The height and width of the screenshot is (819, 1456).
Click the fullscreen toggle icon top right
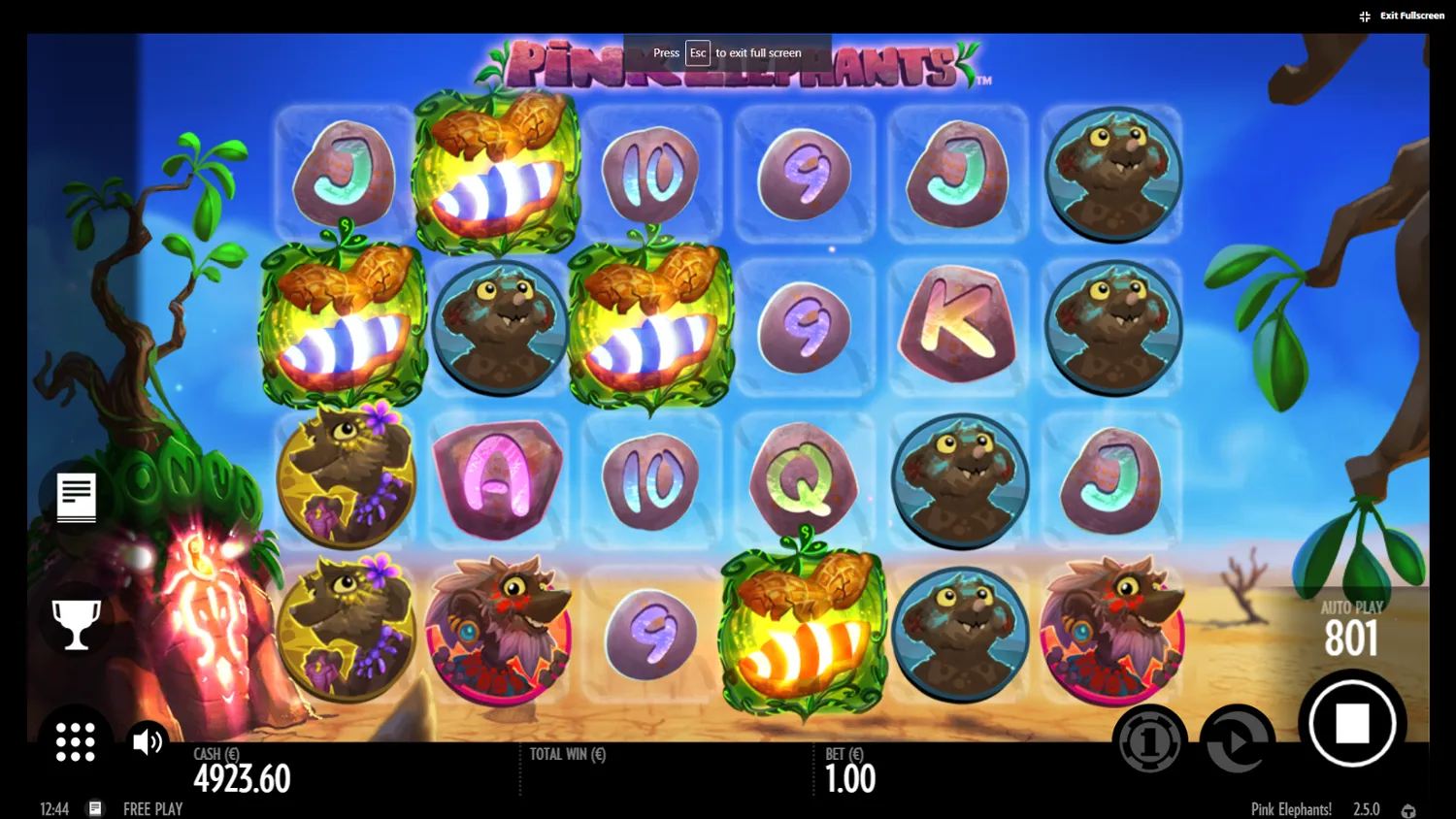(1364, 15)
